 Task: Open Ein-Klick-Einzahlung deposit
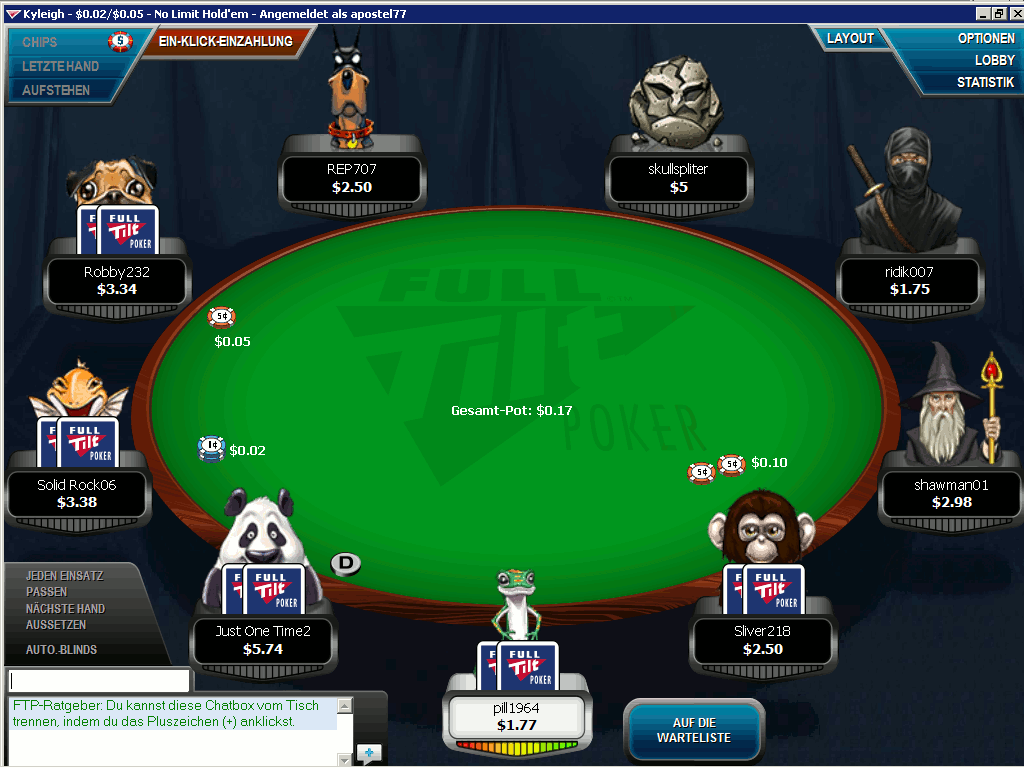point(225,41)
